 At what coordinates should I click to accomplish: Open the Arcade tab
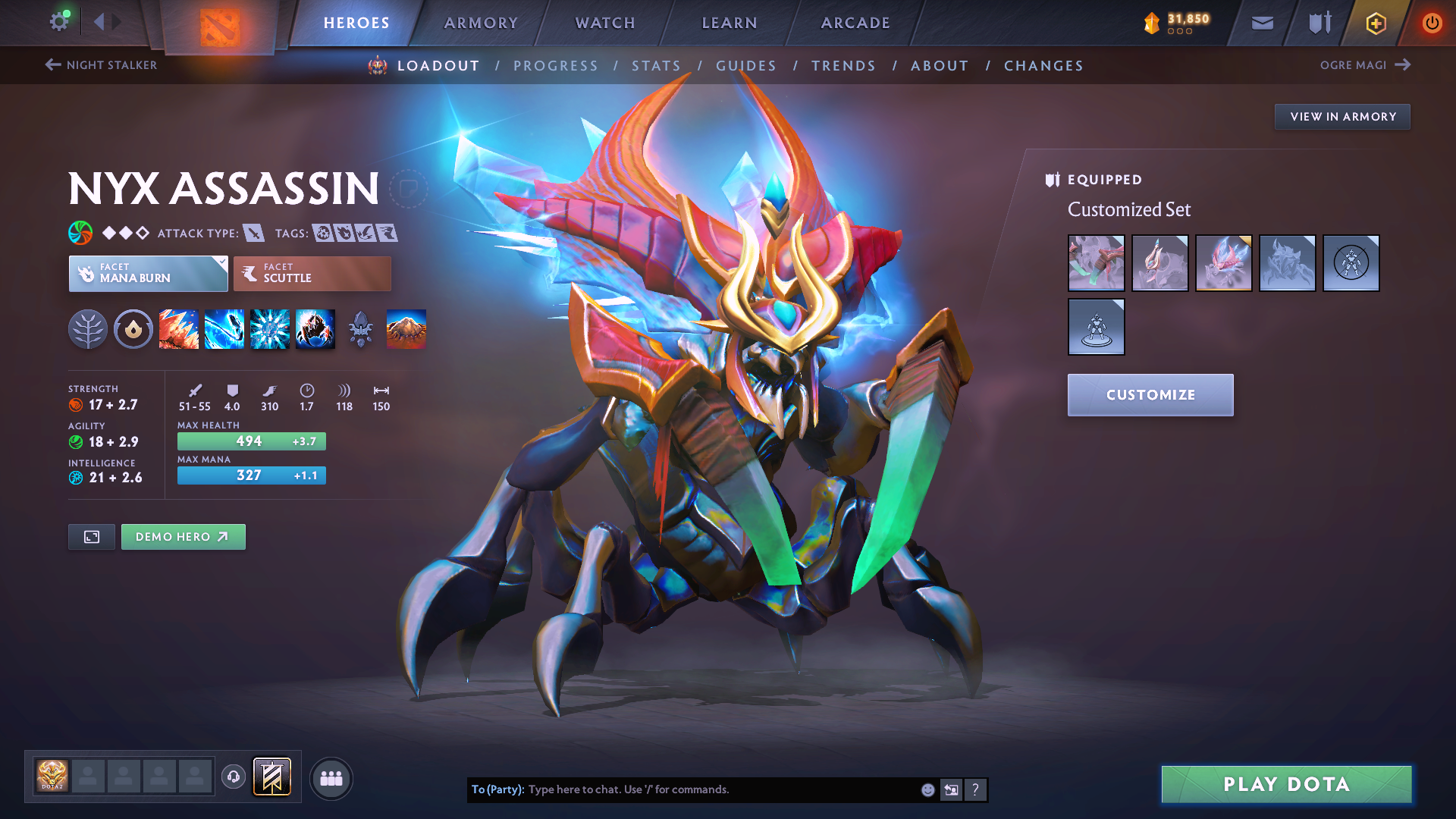pos(855,23)
